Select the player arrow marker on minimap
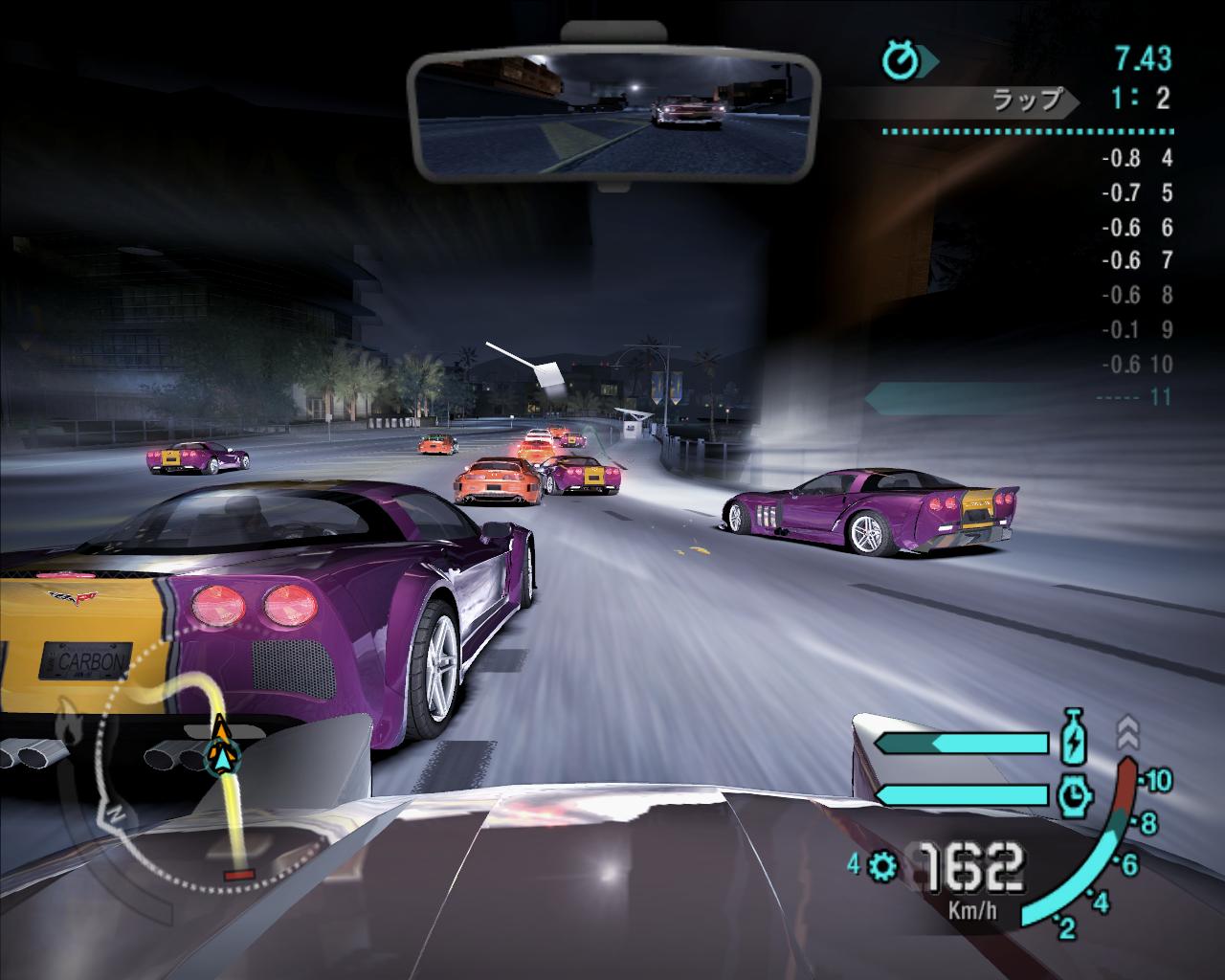This screenshot has width=1225, height=980. [220, 749]
